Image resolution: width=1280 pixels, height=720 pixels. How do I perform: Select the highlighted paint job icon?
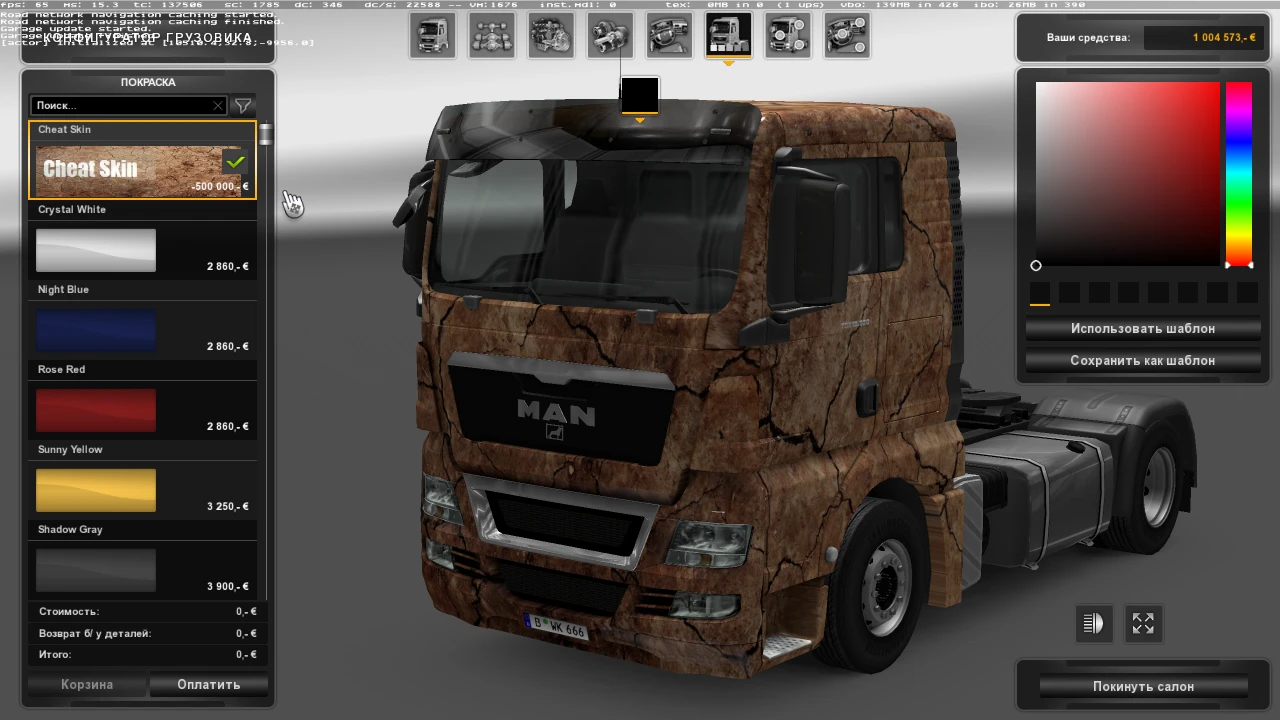pyautogui.click(x=728, y=35)
